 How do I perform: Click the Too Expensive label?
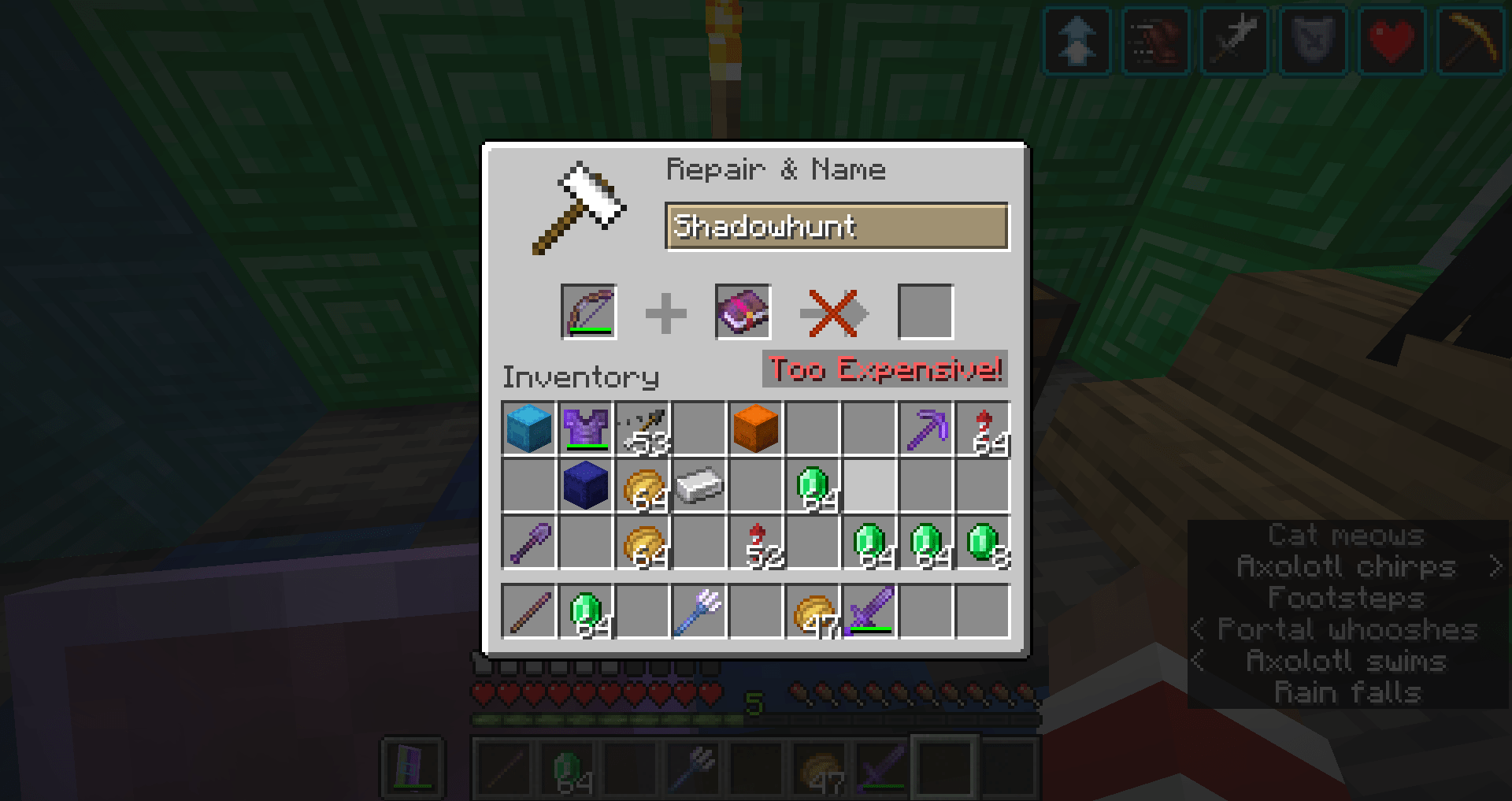point(884,369)
